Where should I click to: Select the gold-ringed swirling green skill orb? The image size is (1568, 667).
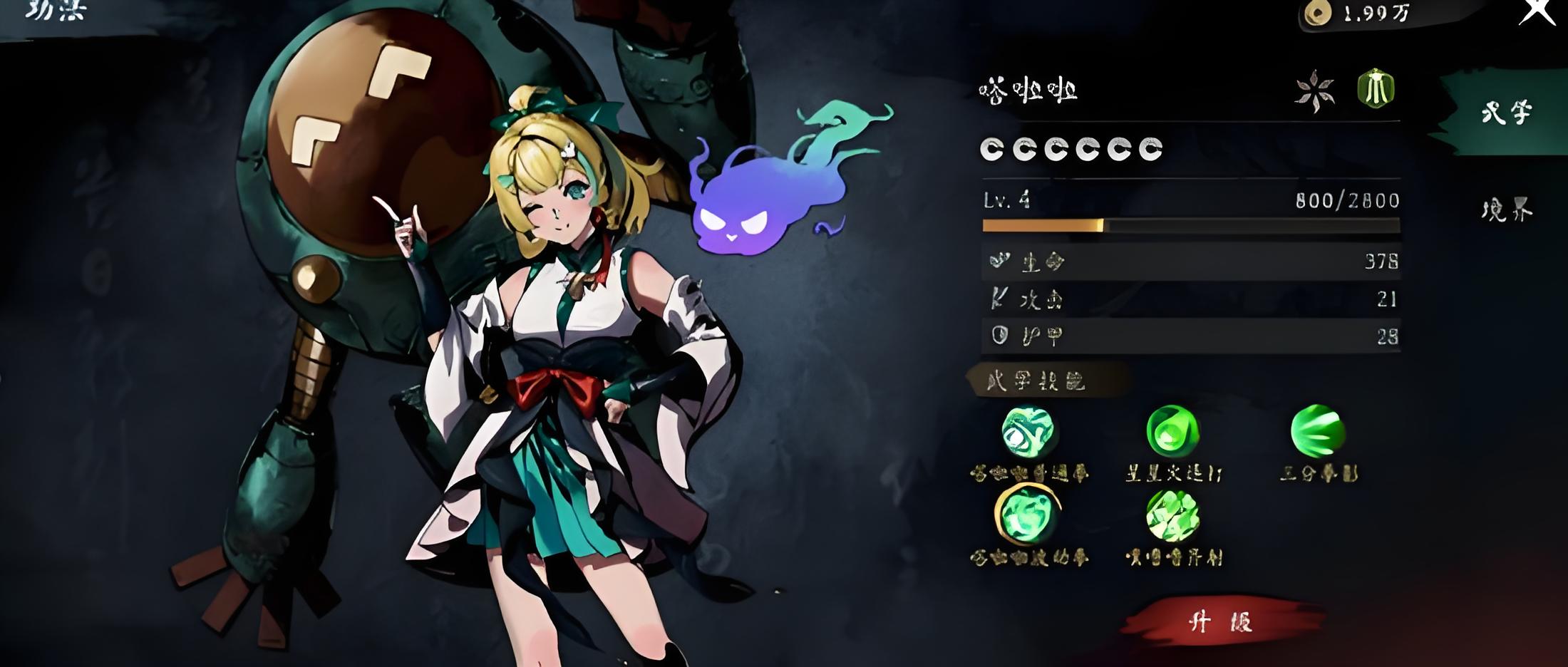coord(1027,515)
